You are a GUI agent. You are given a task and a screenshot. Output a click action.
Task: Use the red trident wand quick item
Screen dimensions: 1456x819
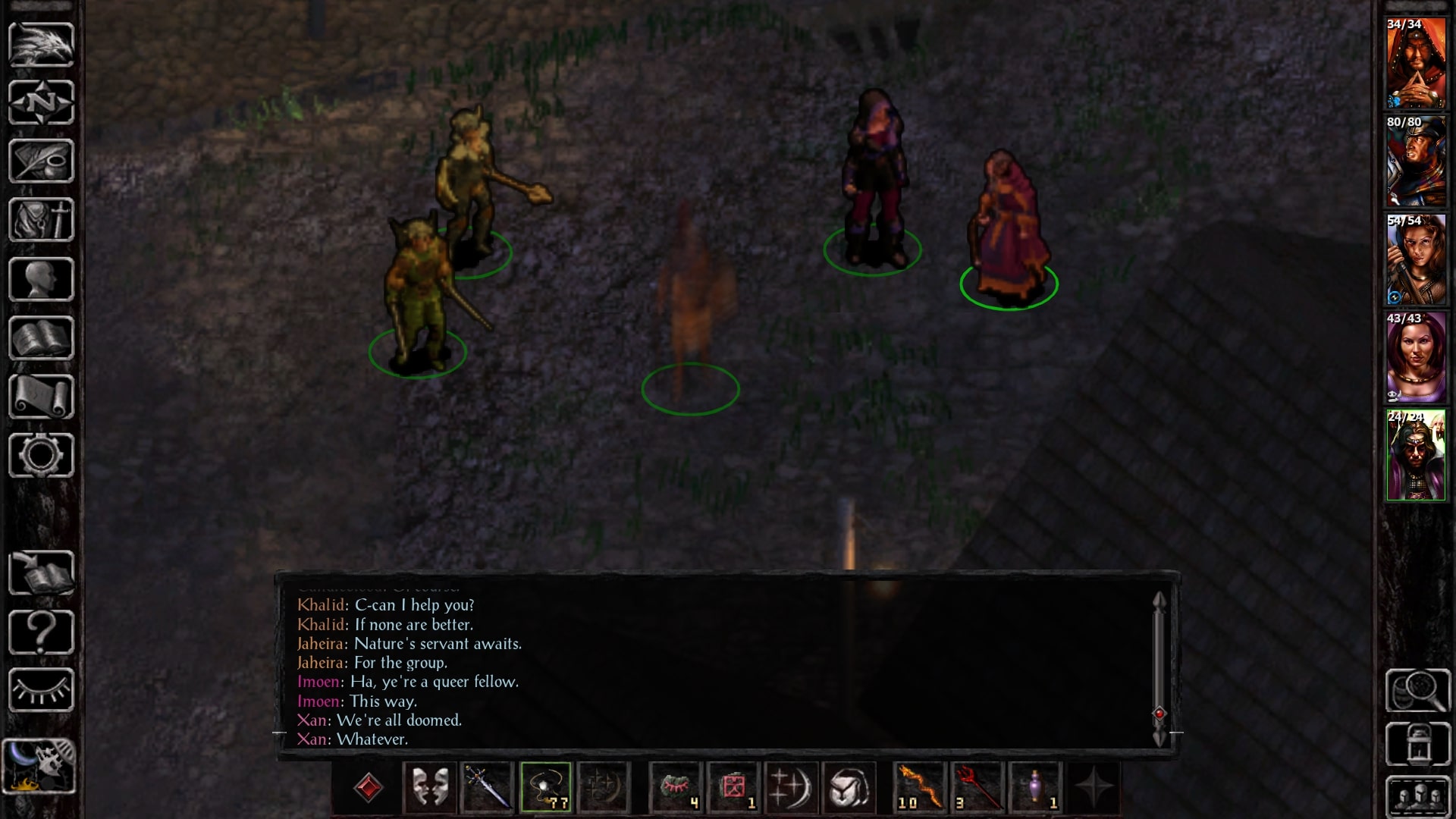pos(977,788)
